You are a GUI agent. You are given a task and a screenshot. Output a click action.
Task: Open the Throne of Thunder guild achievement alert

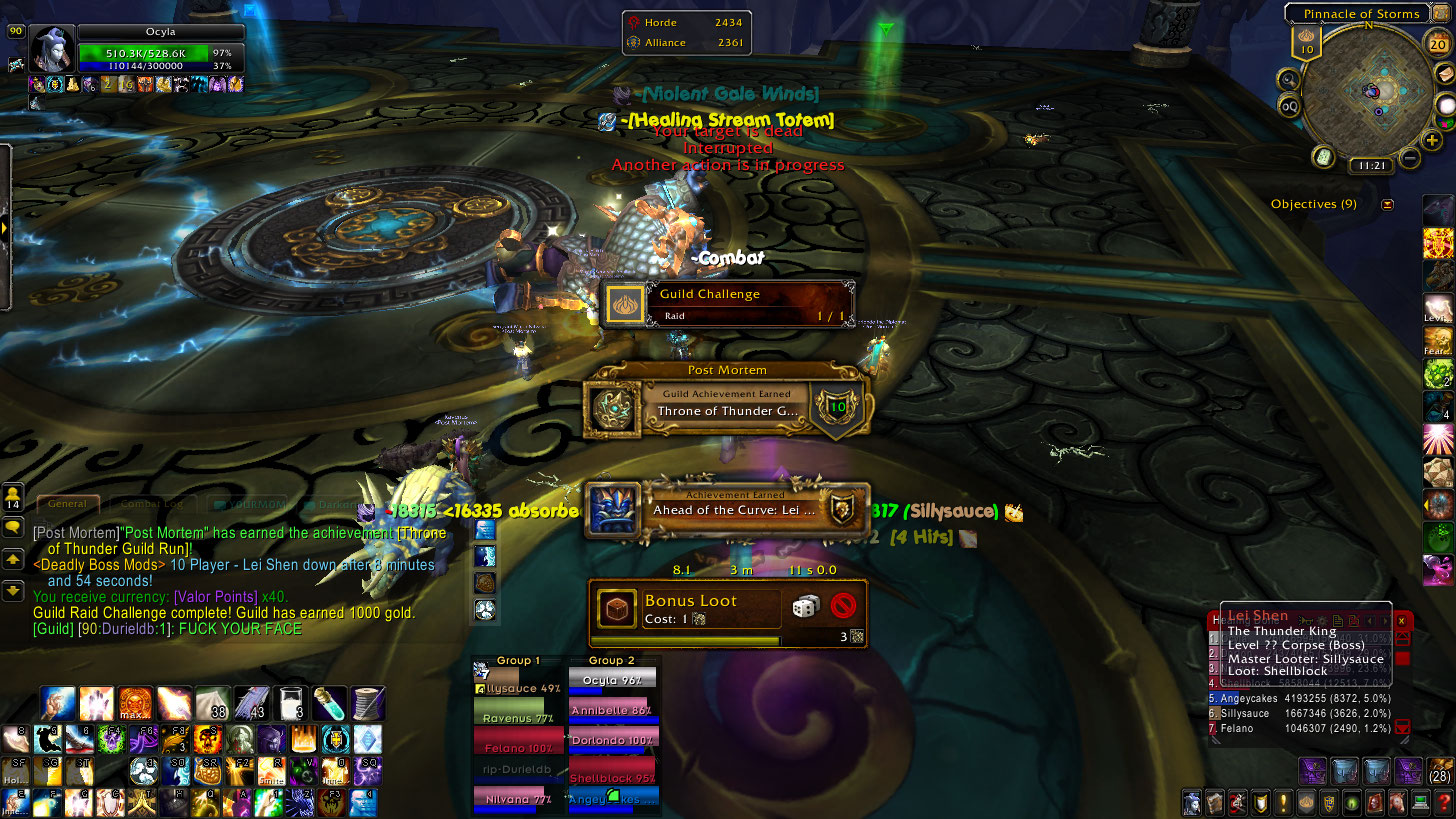pos(726,404)
